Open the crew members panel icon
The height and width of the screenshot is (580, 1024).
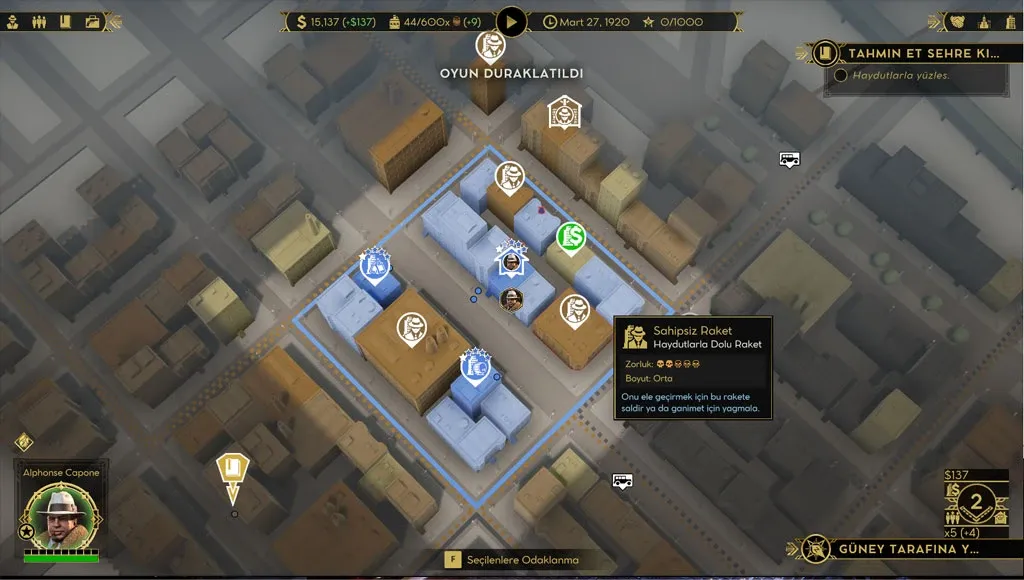point(40,21)
